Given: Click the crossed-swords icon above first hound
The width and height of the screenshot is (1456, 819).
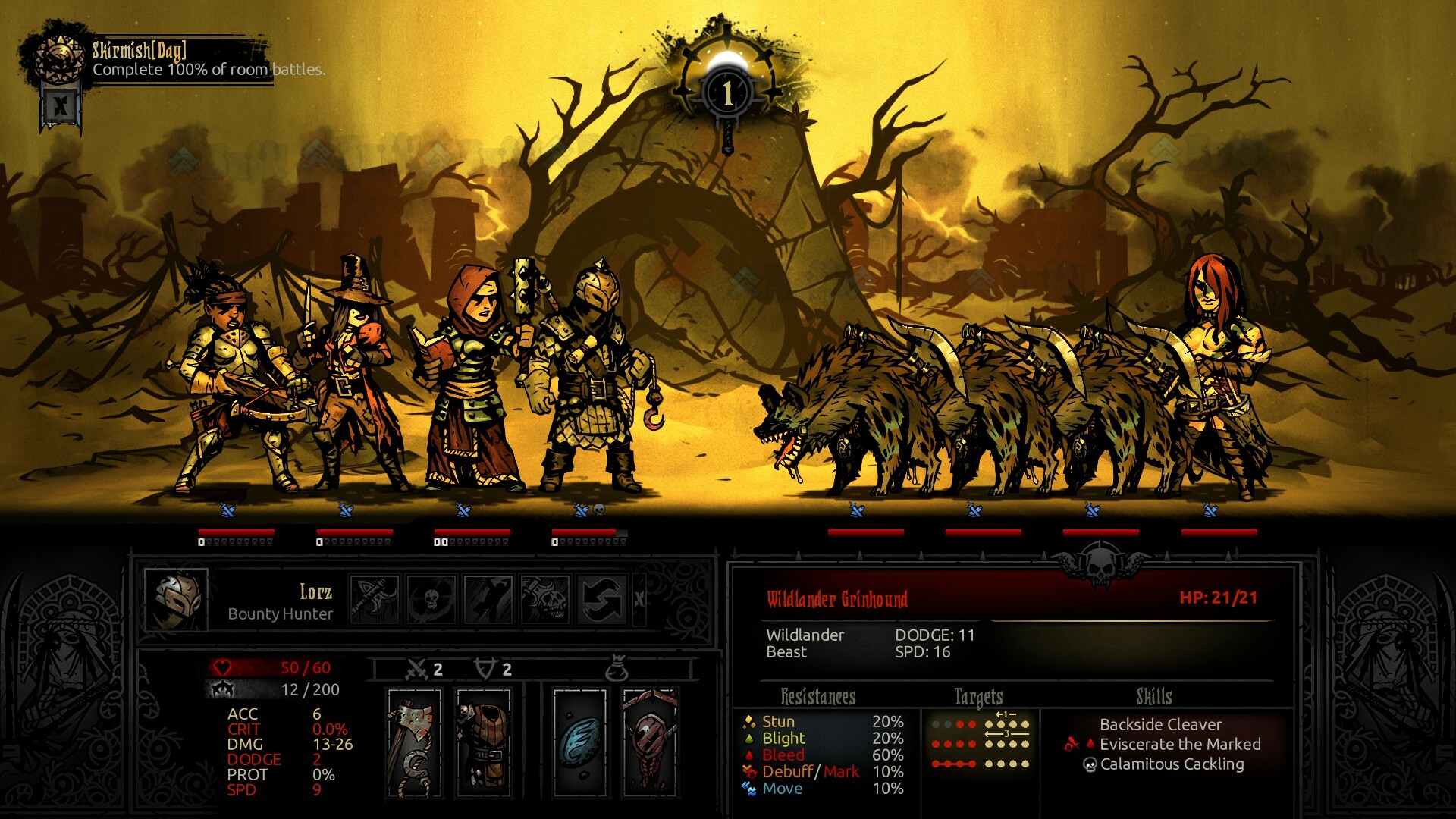Looking at the screenshot, I should click(x=856, y=511).
